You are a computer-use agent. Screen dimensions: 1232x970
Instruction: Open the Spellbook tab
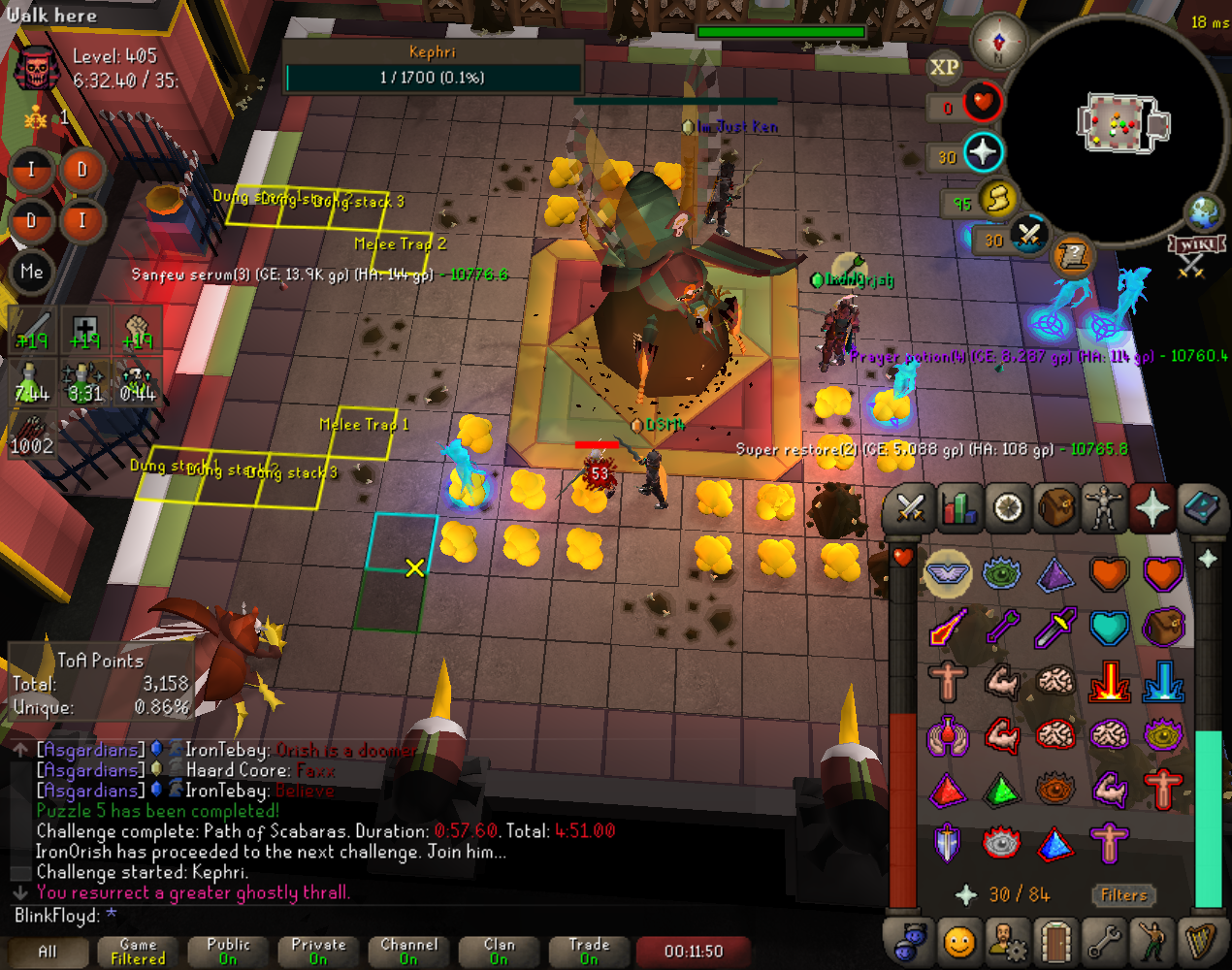(x=1201, y=508)
